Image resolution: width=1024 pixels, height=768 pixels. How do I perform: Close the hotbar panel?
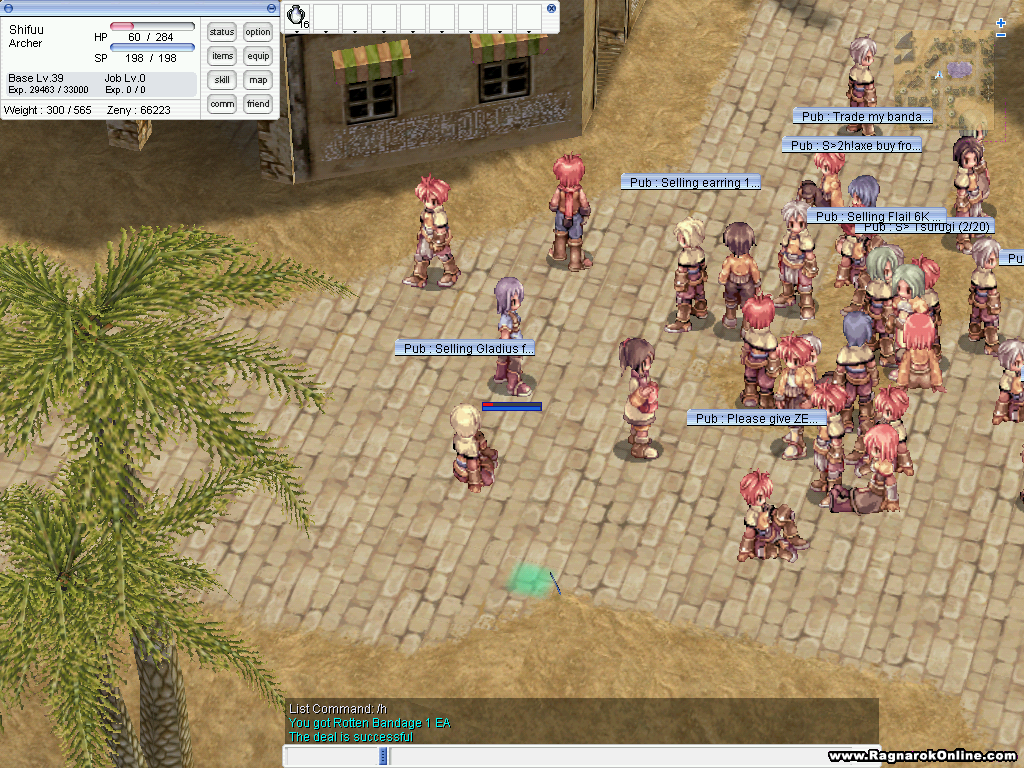(x=551, y=8)
